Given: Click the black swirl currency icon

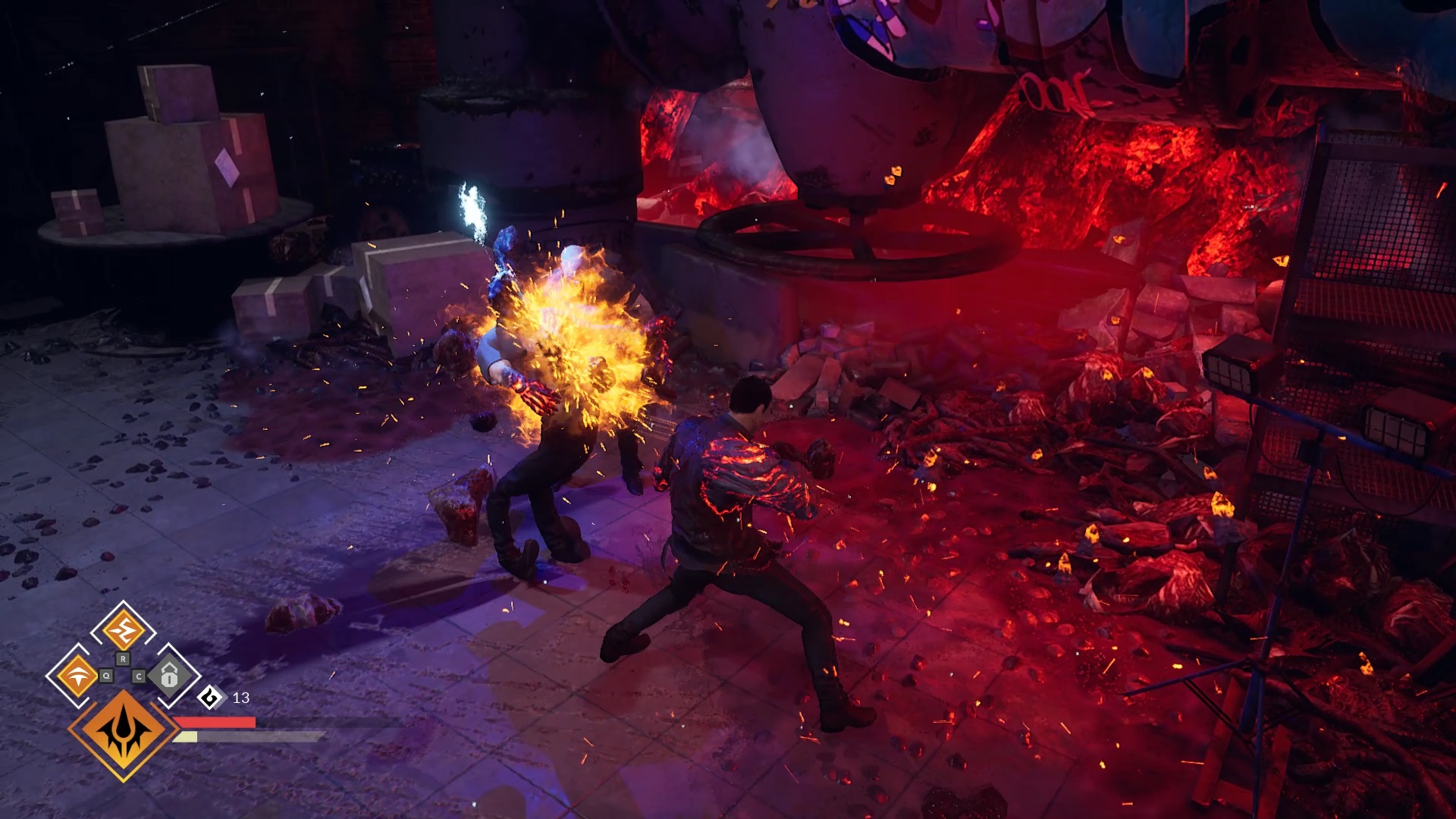Looking at the screenshot, I should tap(210, 698).
